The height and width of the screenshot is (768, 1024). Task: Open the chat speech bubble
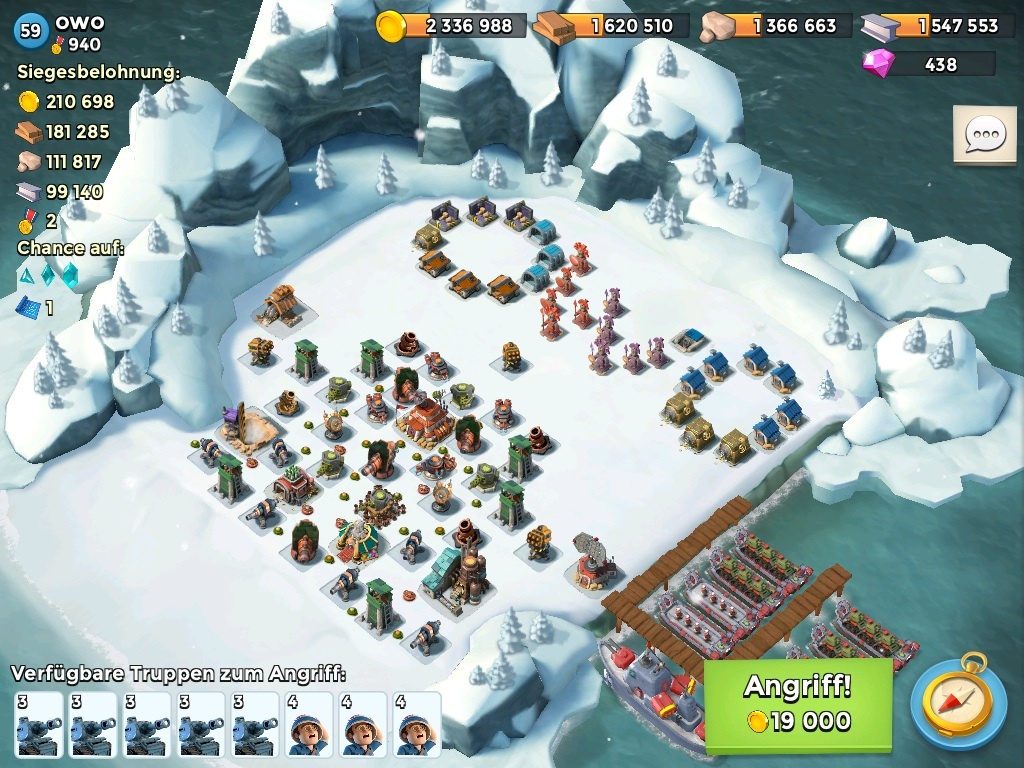984,134
